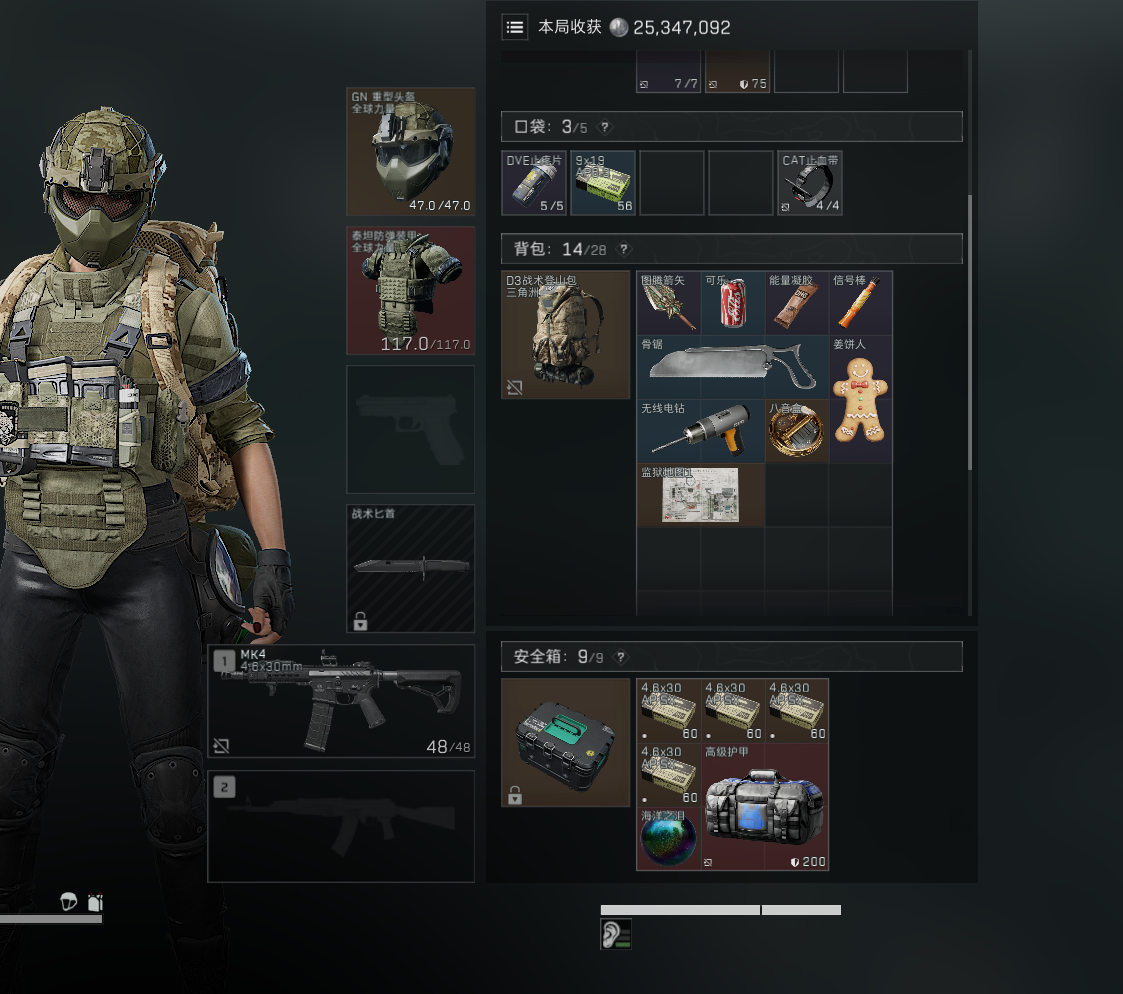
Task: Click the signal stick item
Action: point(860,304)
